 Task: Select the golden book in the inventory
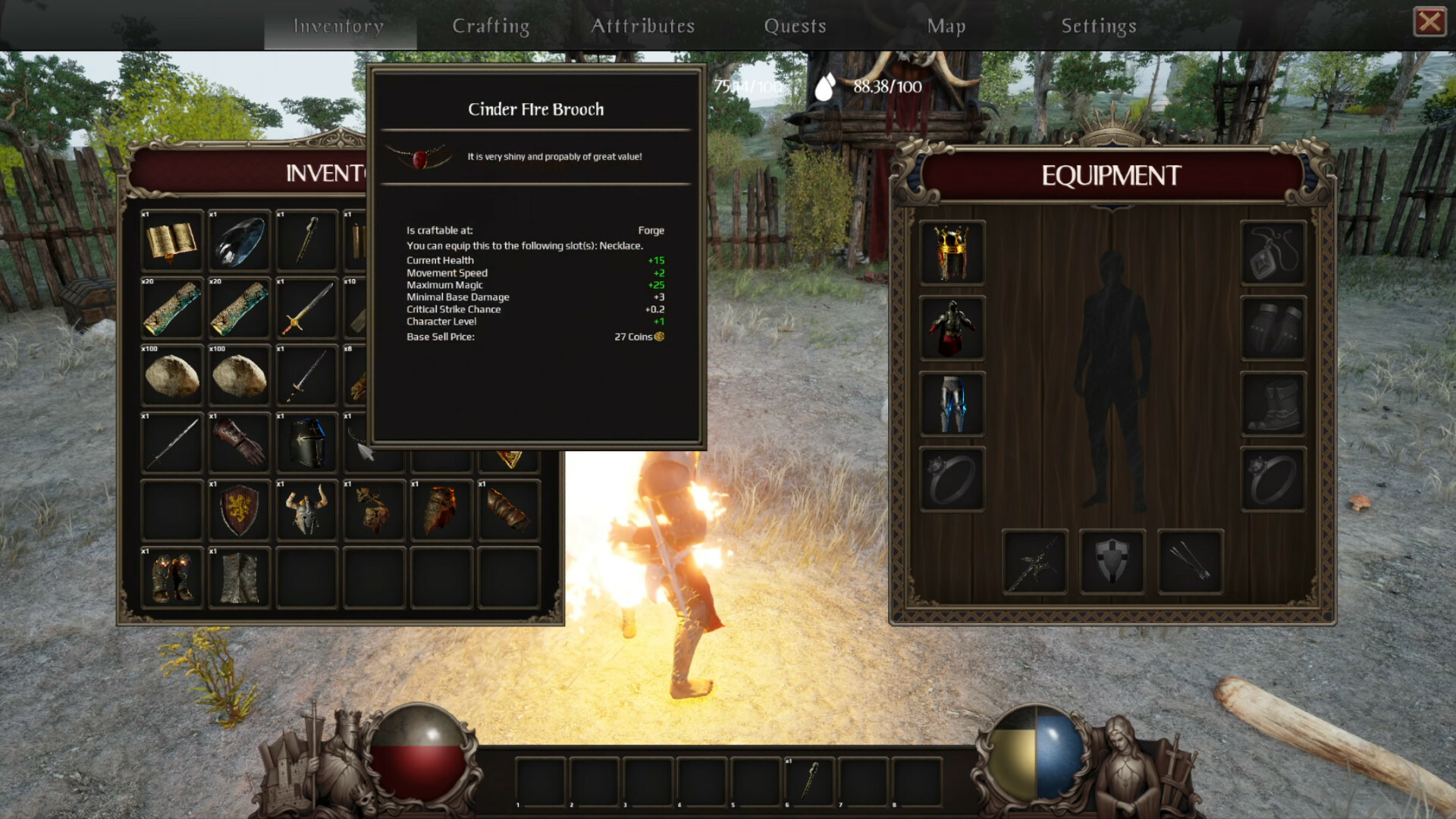[171, 241]
